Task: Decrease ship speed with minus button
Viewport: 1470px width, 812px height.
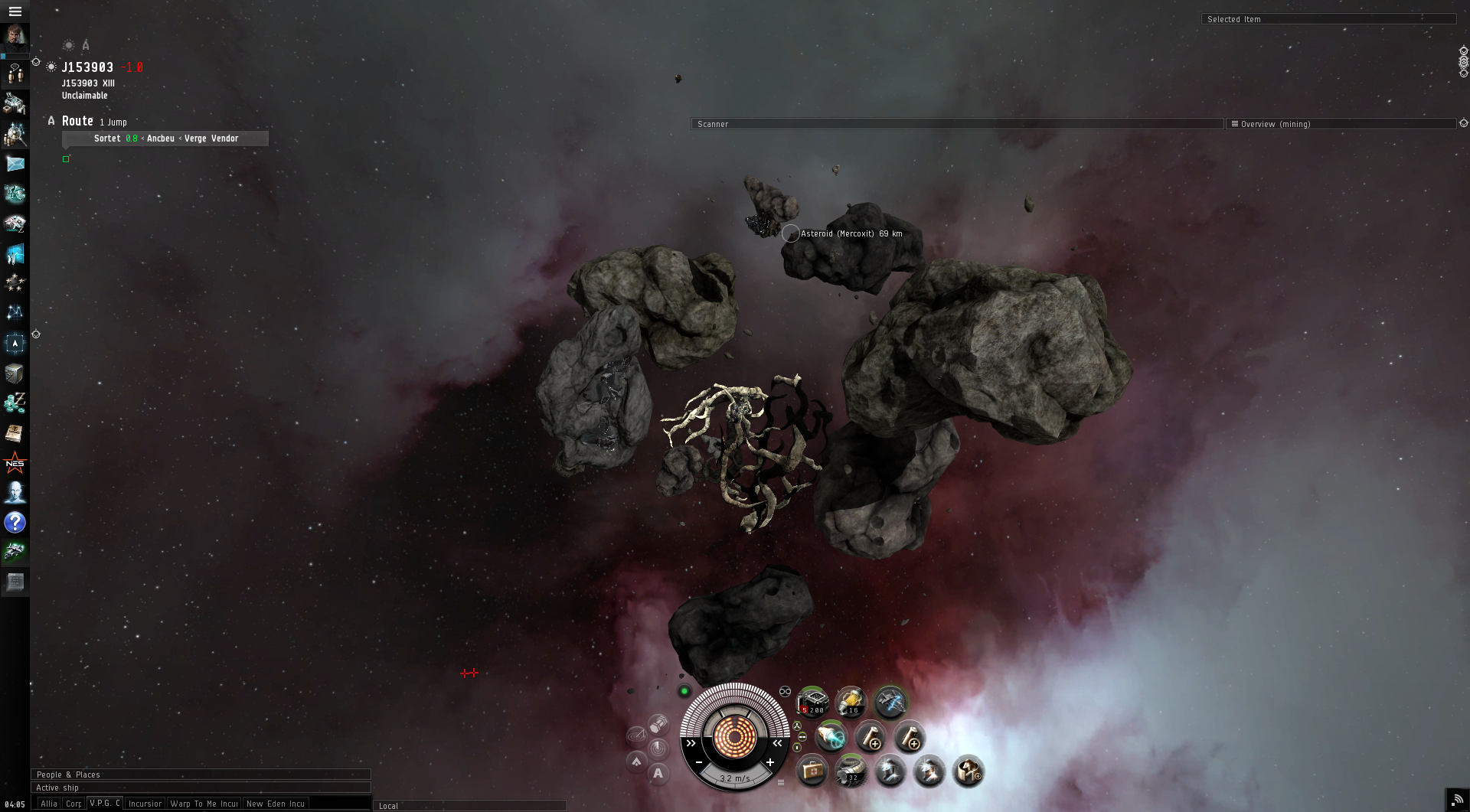Action: (x=699, y=762)
